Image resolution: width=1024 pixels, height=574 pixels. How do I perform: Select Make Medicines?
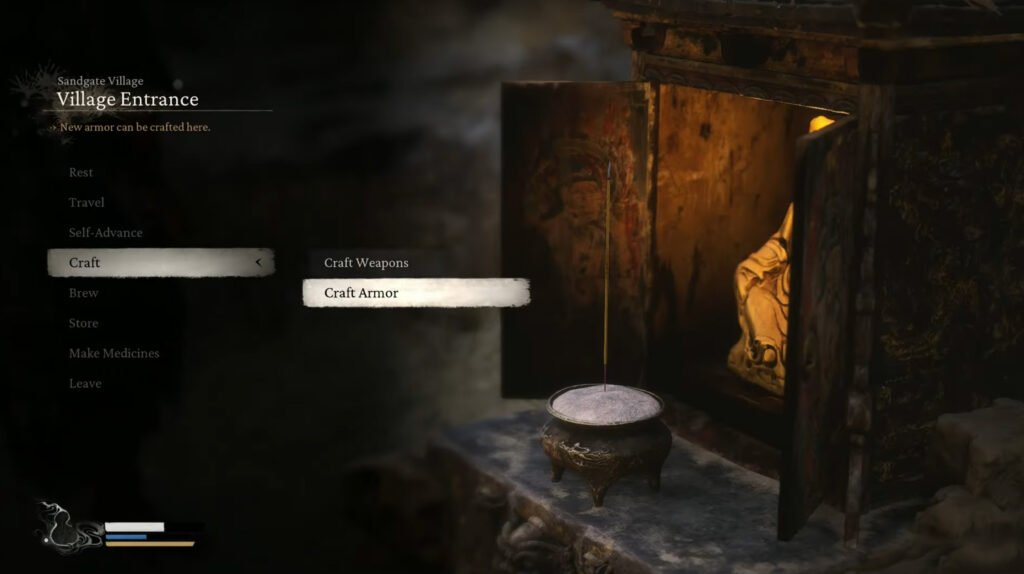point(114,353)
